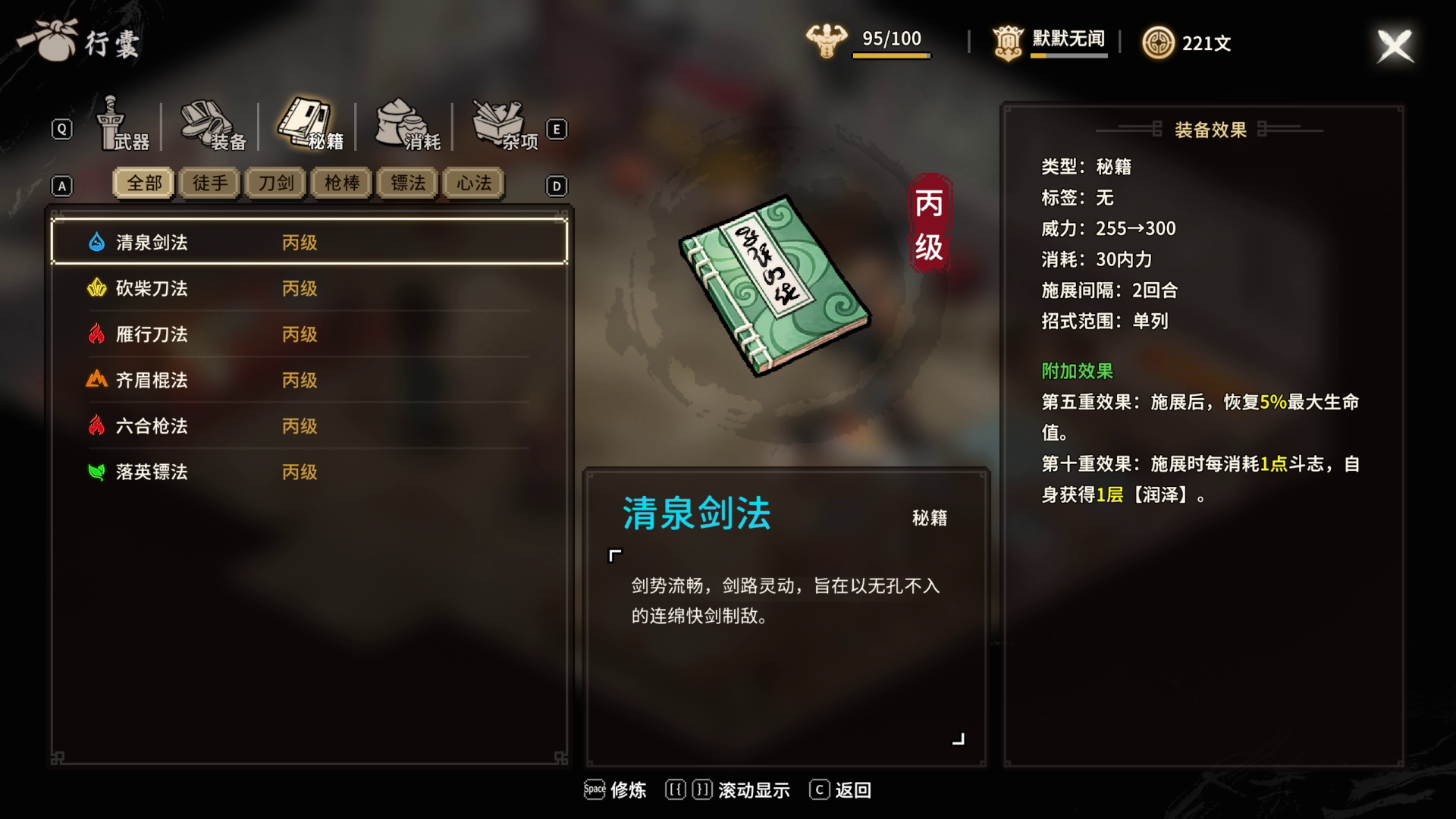Toggle the 镖法 filter
The image size is (1456, 819).
click(x=406, y=184)
